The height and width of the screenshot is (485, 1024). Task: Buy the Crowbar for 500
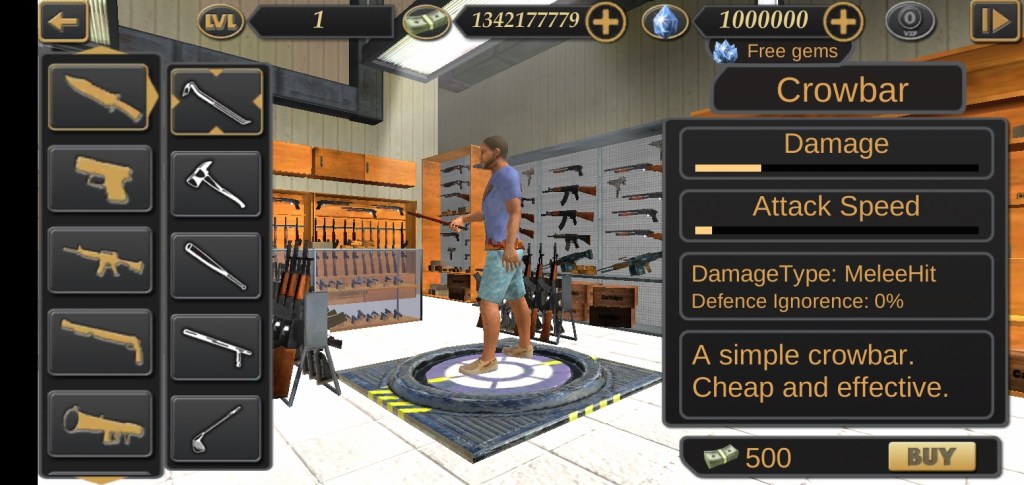[x=931, y=457]
